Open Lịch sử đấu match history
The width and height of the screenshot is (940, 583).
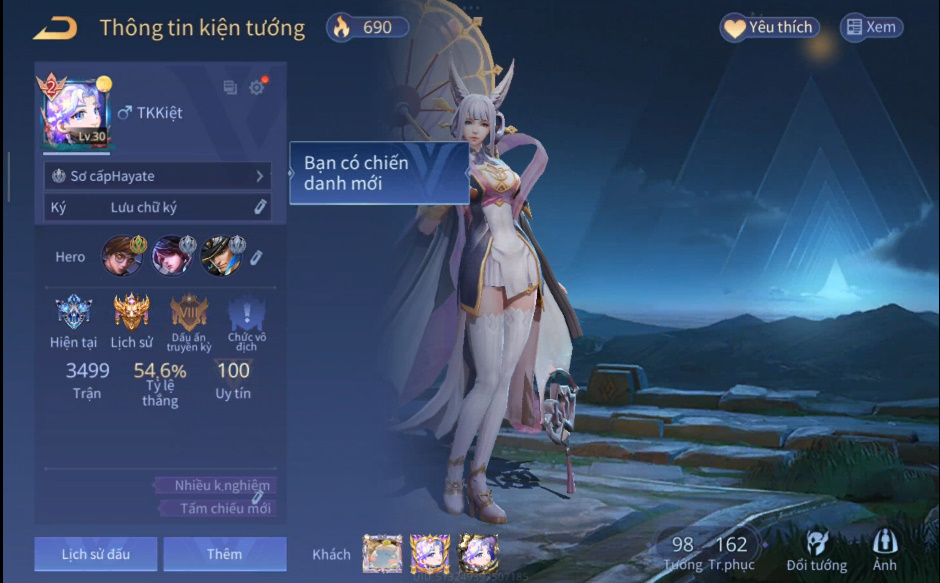[x=95, y=554]
